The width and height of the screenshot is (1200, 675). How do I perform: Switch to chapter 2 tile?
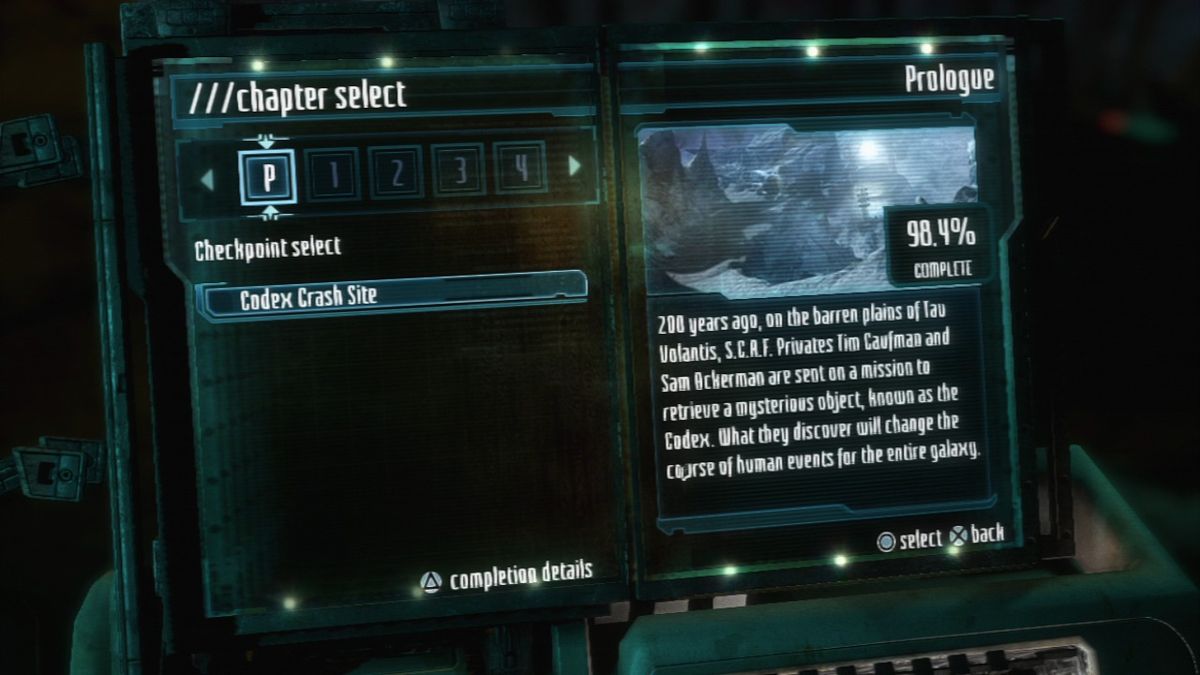[397, 172]
